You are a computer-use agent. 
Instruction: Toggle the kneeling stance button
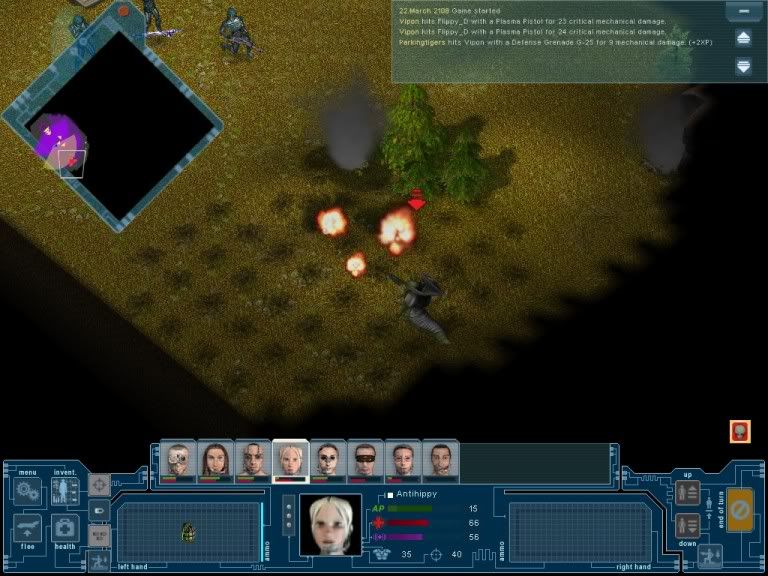(712, 557)
